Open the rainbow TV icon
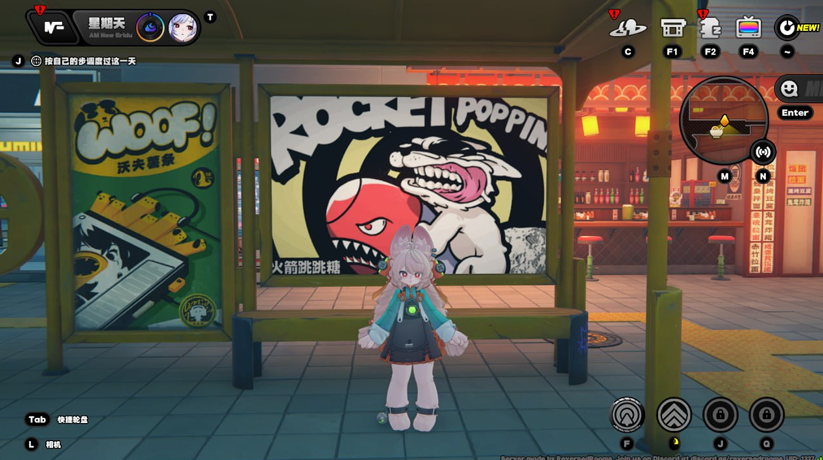 click(748, 28)
